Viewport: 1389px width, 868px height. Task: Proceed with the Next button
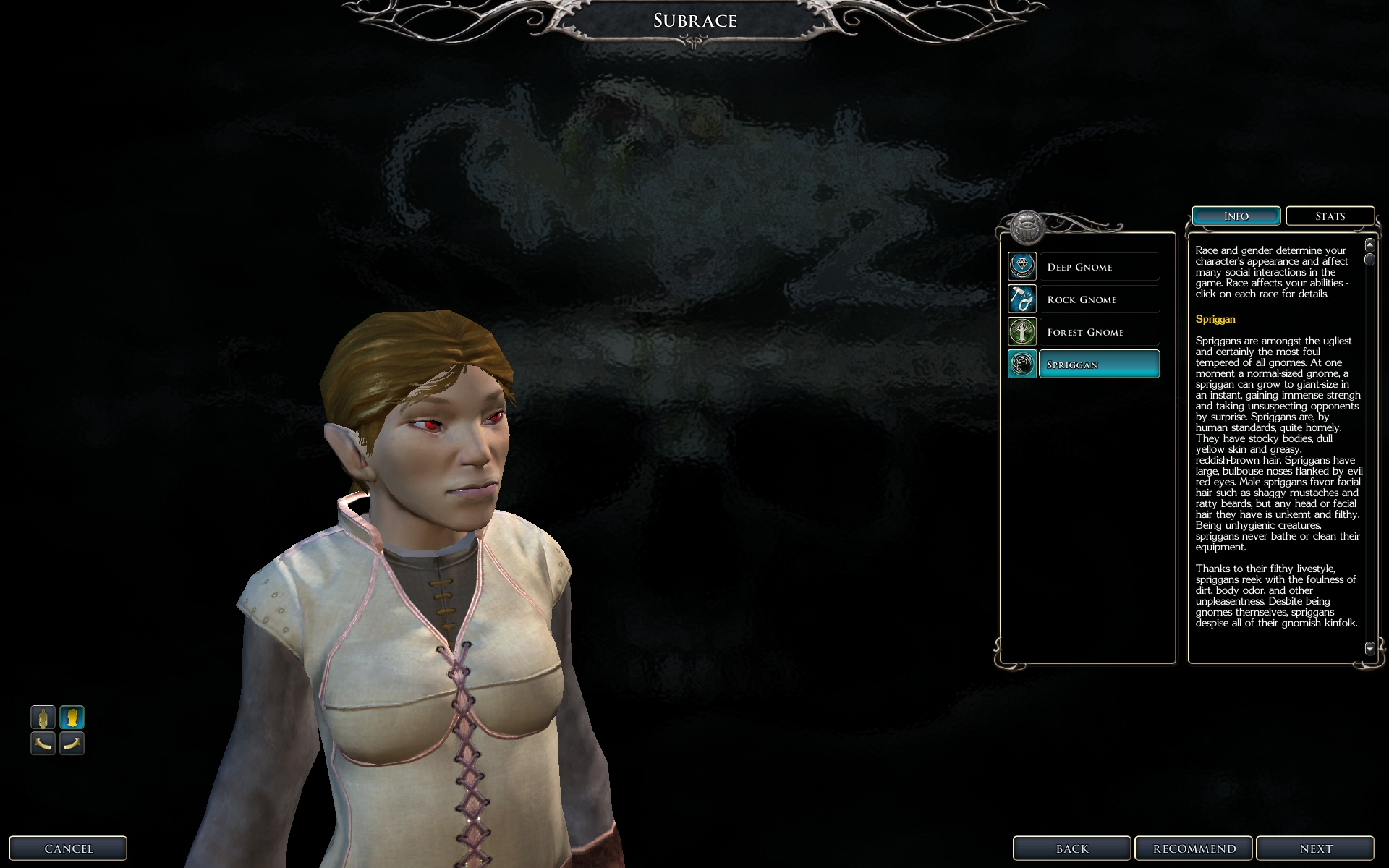[x=1314, y=848]
